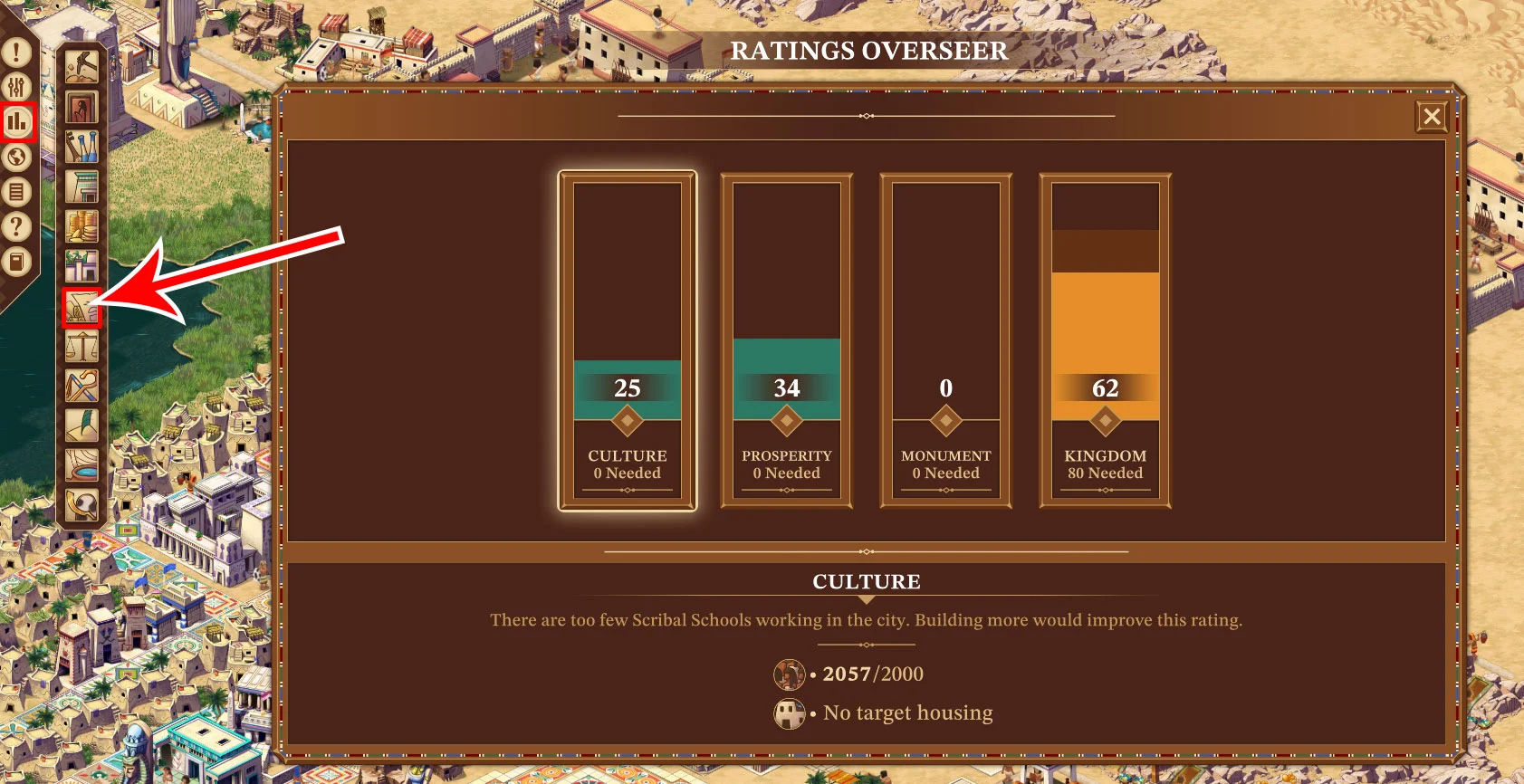Screen dimensions: 1524x784
Task: Click the exclamation mark alerts icon
Action: [16, 53]
